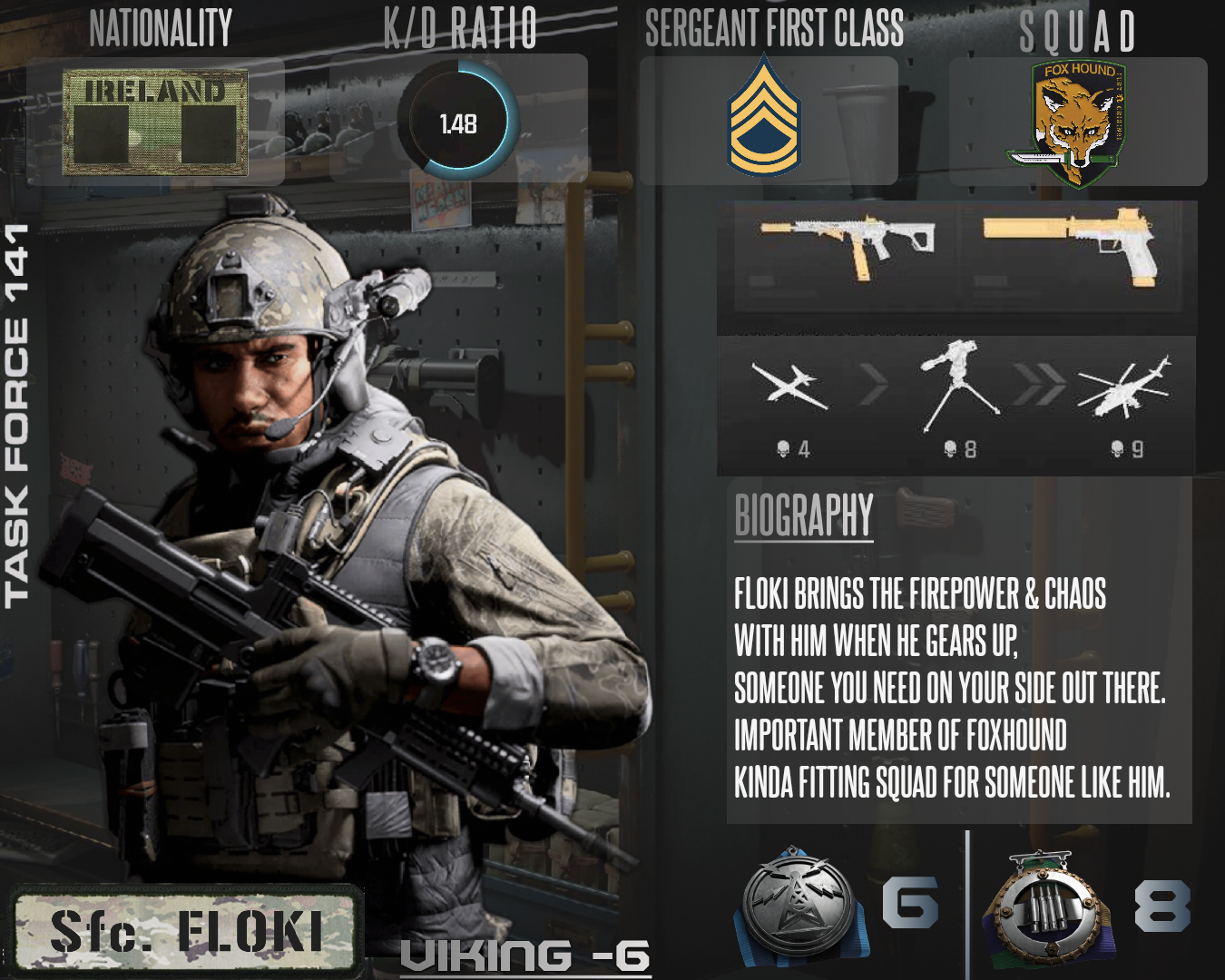Choose the 9-kill attack helicopter killstreak
The width and height of the screenshot is (1225, 980).
click(x=1124, y=387)
